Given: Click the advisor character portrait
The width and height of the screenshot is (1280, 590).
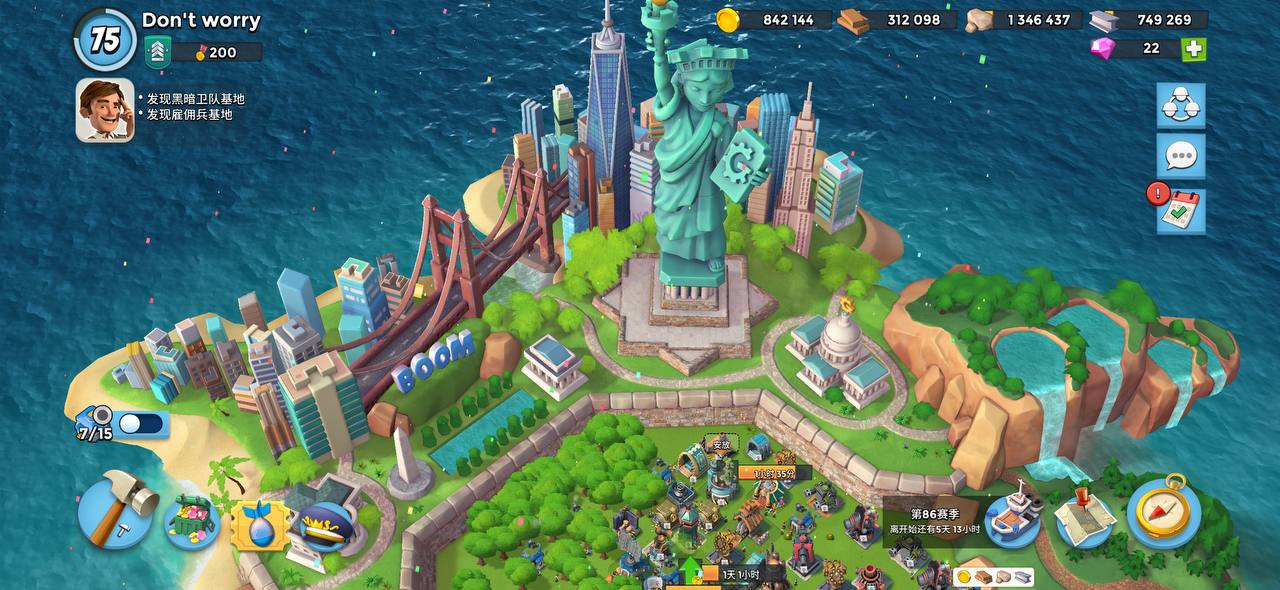Looking at the screenshot, I should point(105,110).
